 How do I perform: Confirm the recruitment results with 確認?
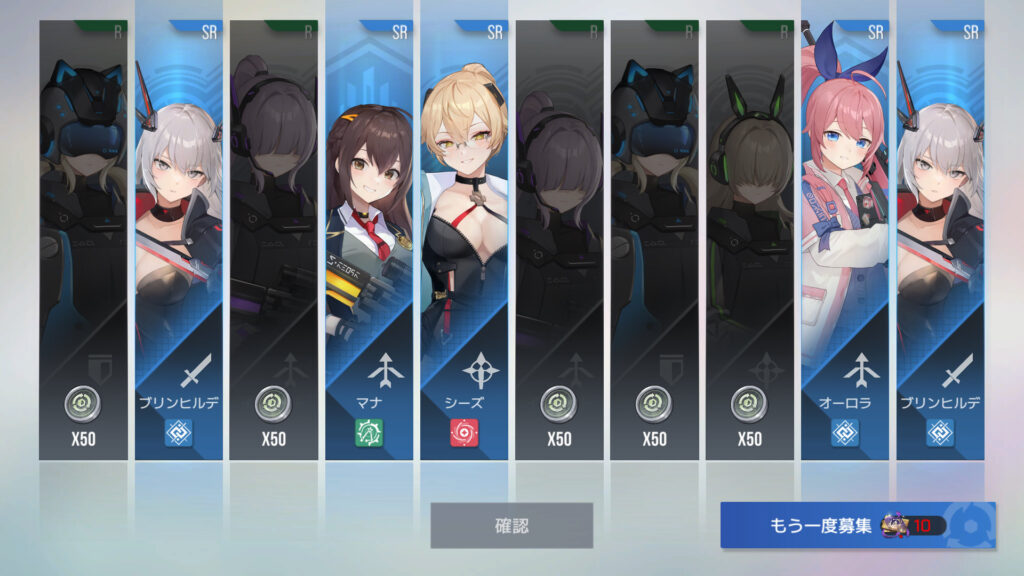511,525
